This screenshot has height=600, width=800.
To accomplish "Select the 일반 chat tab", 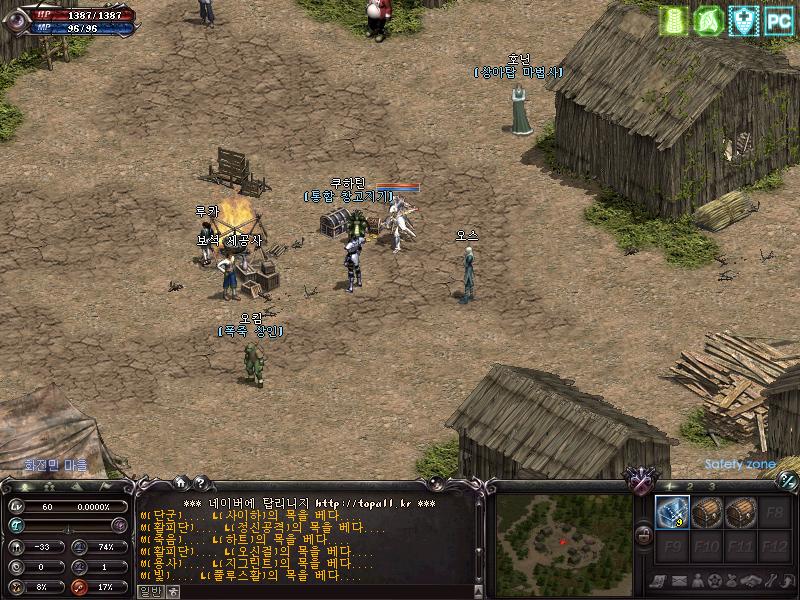I will tap(149, 591).
